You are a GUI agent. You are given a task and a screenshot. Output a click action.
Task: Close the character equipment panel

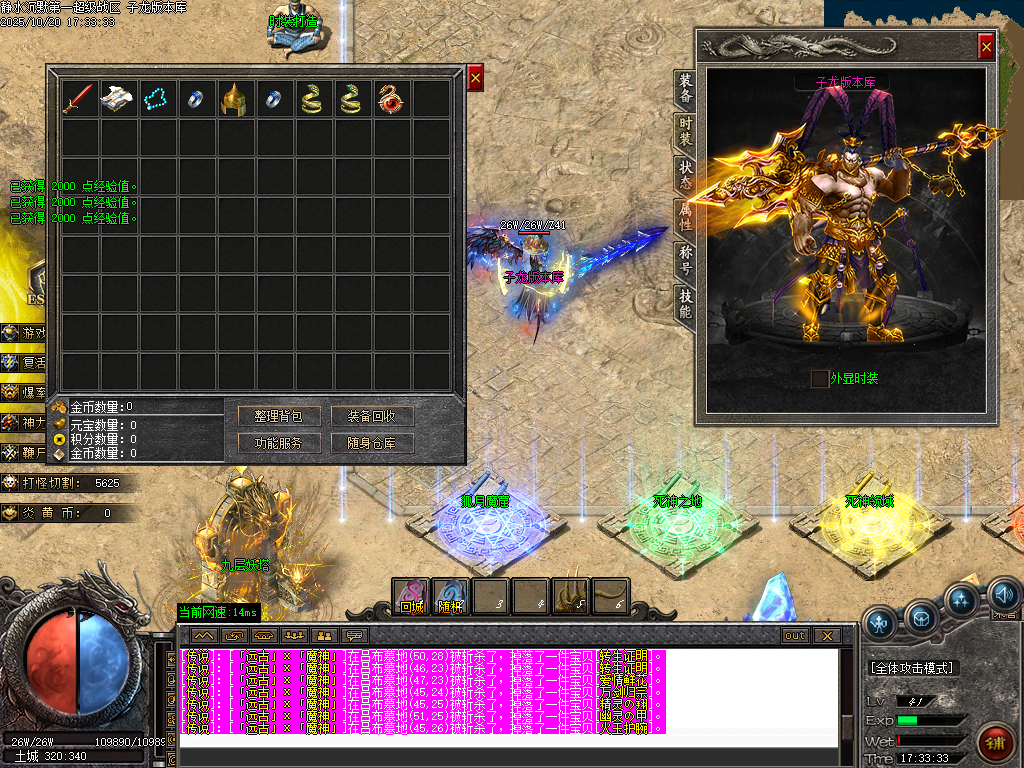point(986,46)
